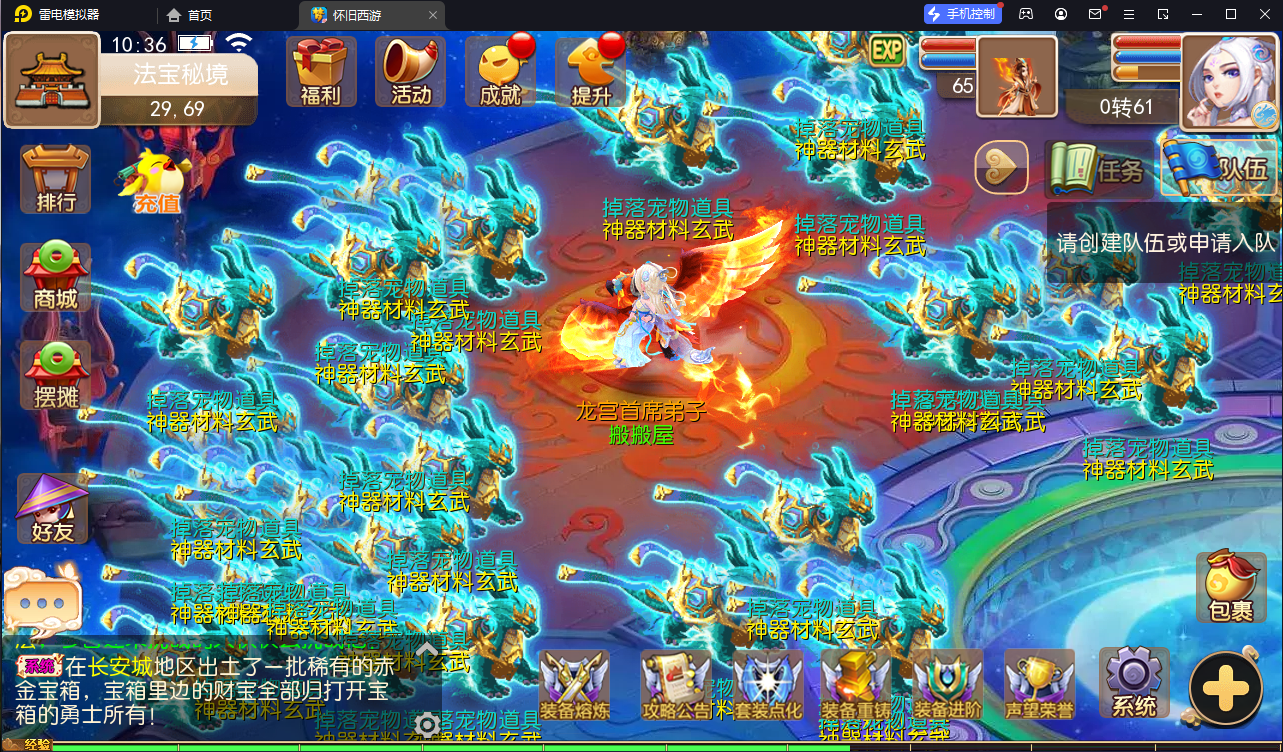
Task: Expand the hidden menu via the up arrow
Action: 427,650
